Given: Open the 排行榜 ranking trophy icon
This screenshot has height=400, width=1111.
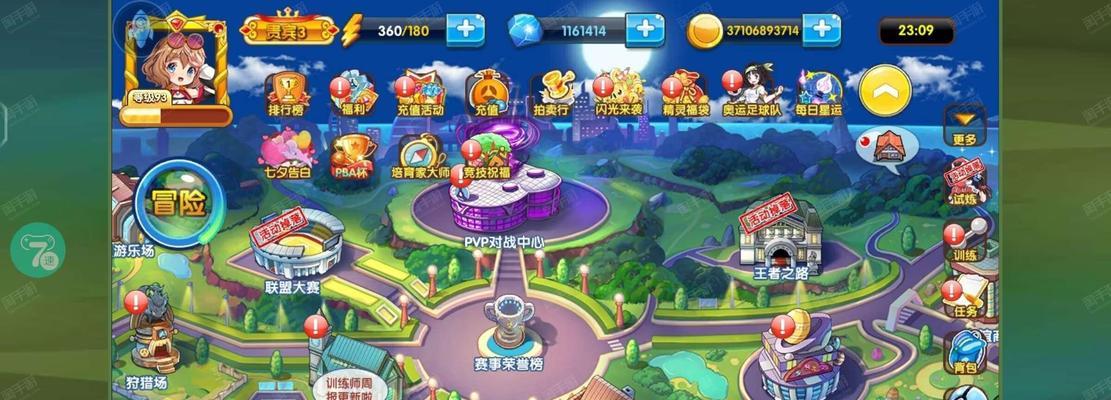Looking at the screenshot, I should pos(286,90).
